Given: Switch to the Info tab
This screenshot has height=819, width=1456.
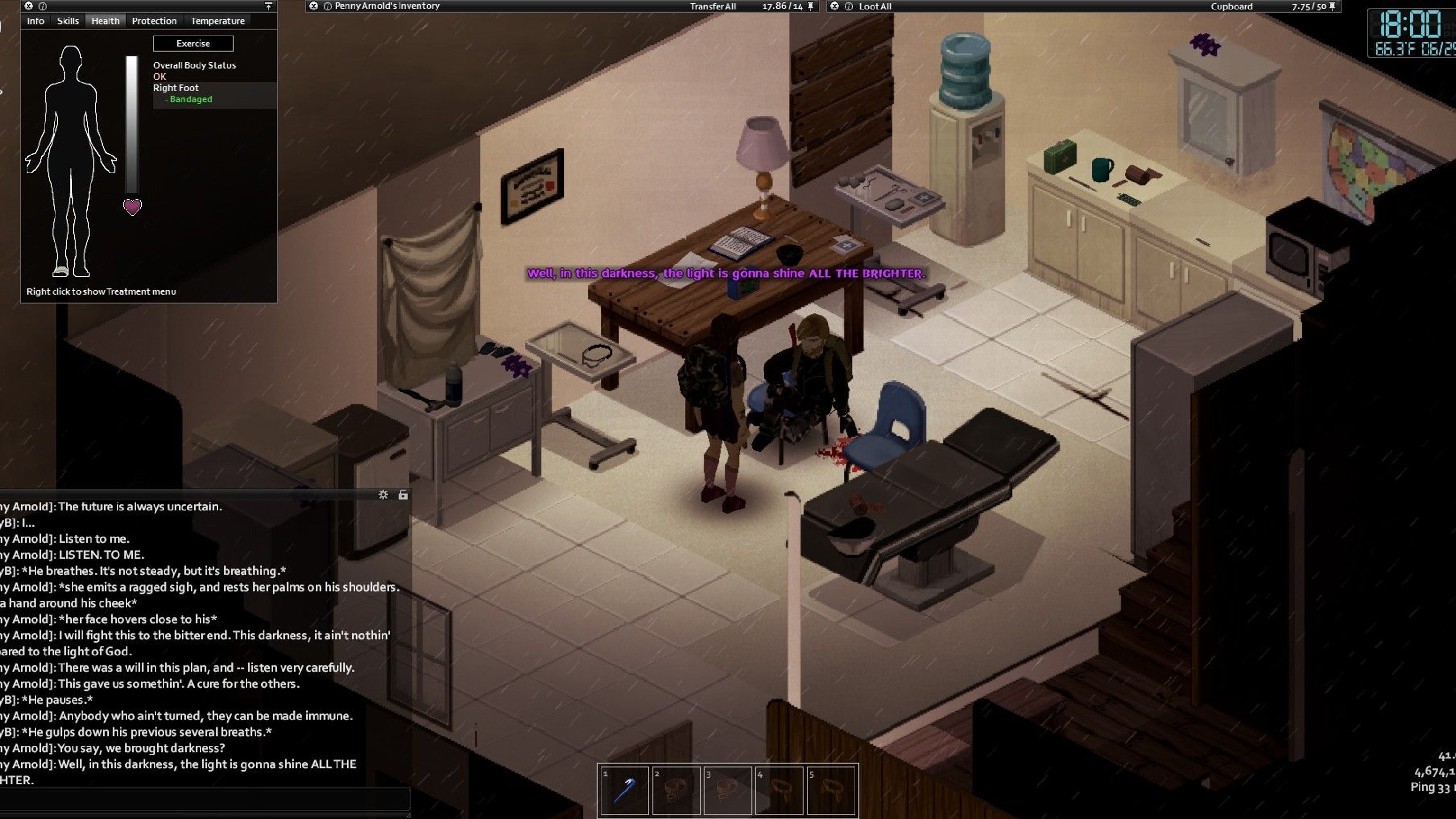Looking at the screenshot, I should coord(35,21).
